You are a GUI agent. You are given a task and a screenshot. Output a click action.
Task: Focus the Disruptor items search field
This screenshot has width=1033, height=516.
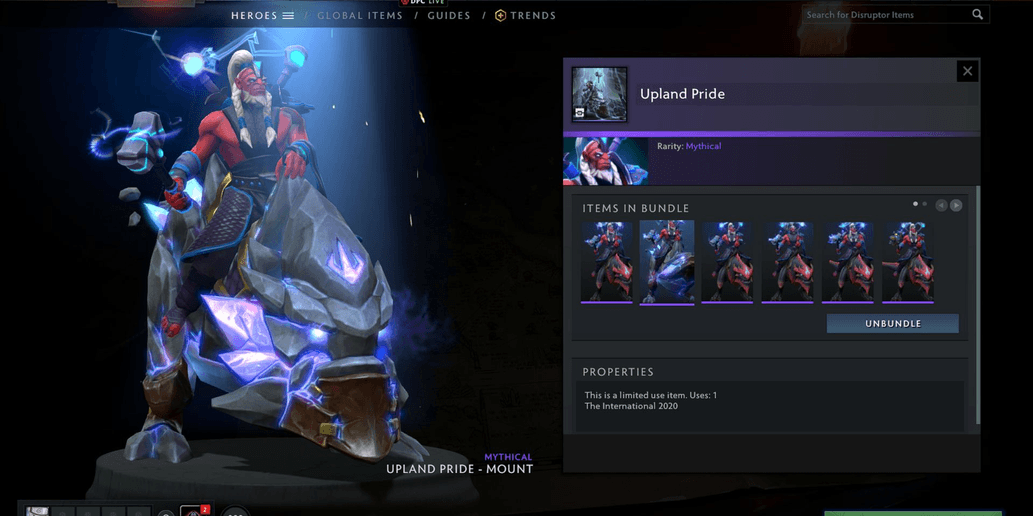pos(885,15)
